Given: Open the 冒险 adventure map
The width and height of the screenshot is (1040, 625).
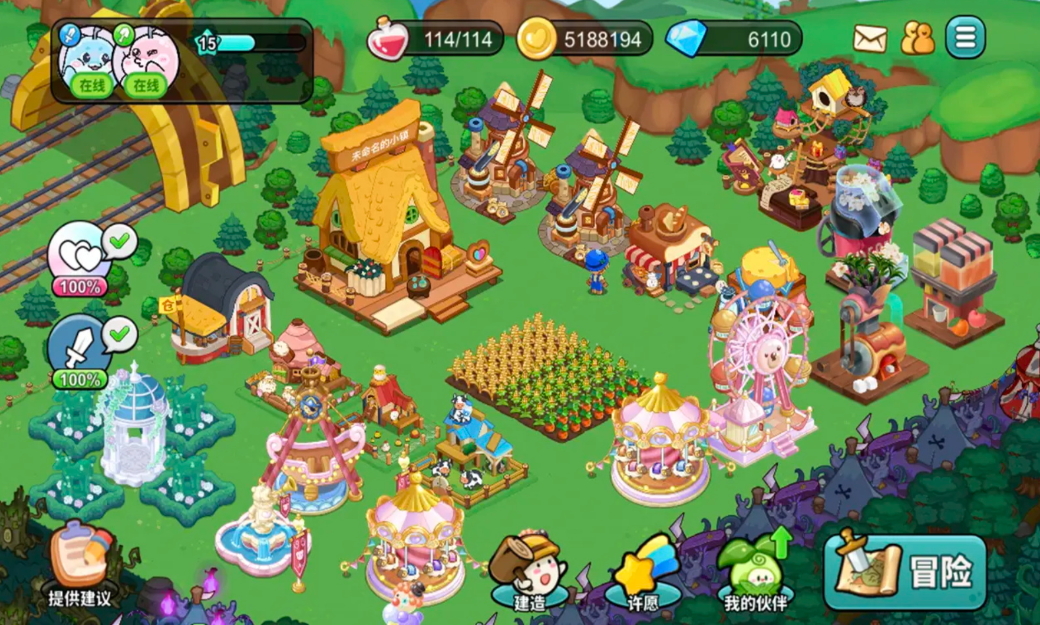Looking at the screenshot, I should click(905, 572).
